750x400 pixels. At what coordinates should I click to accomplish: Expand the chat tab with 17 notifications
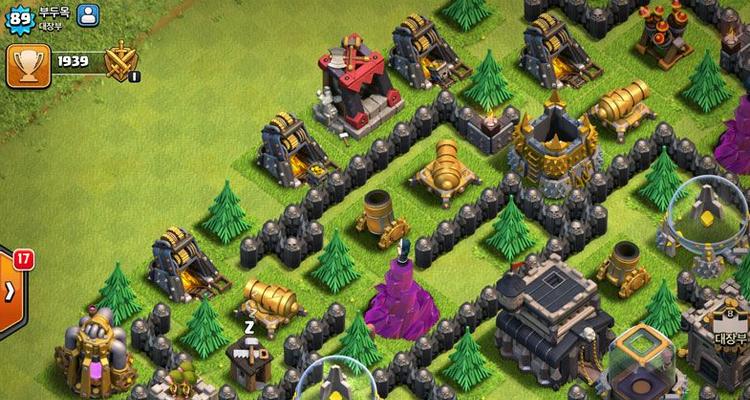click(9, 290)
